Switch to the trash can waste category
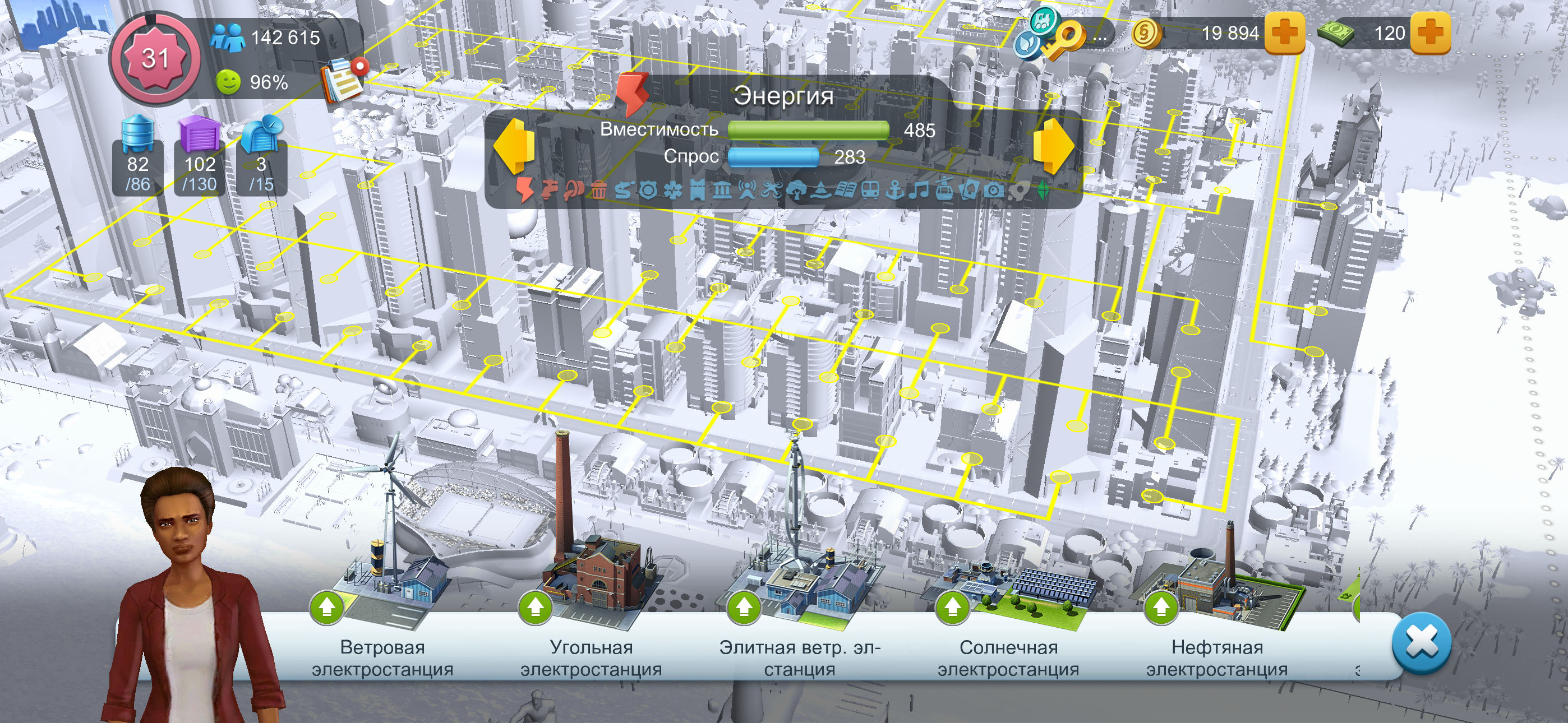This screenshot has height=723, width=1568. pyautogui.click(x=599, y=191)
